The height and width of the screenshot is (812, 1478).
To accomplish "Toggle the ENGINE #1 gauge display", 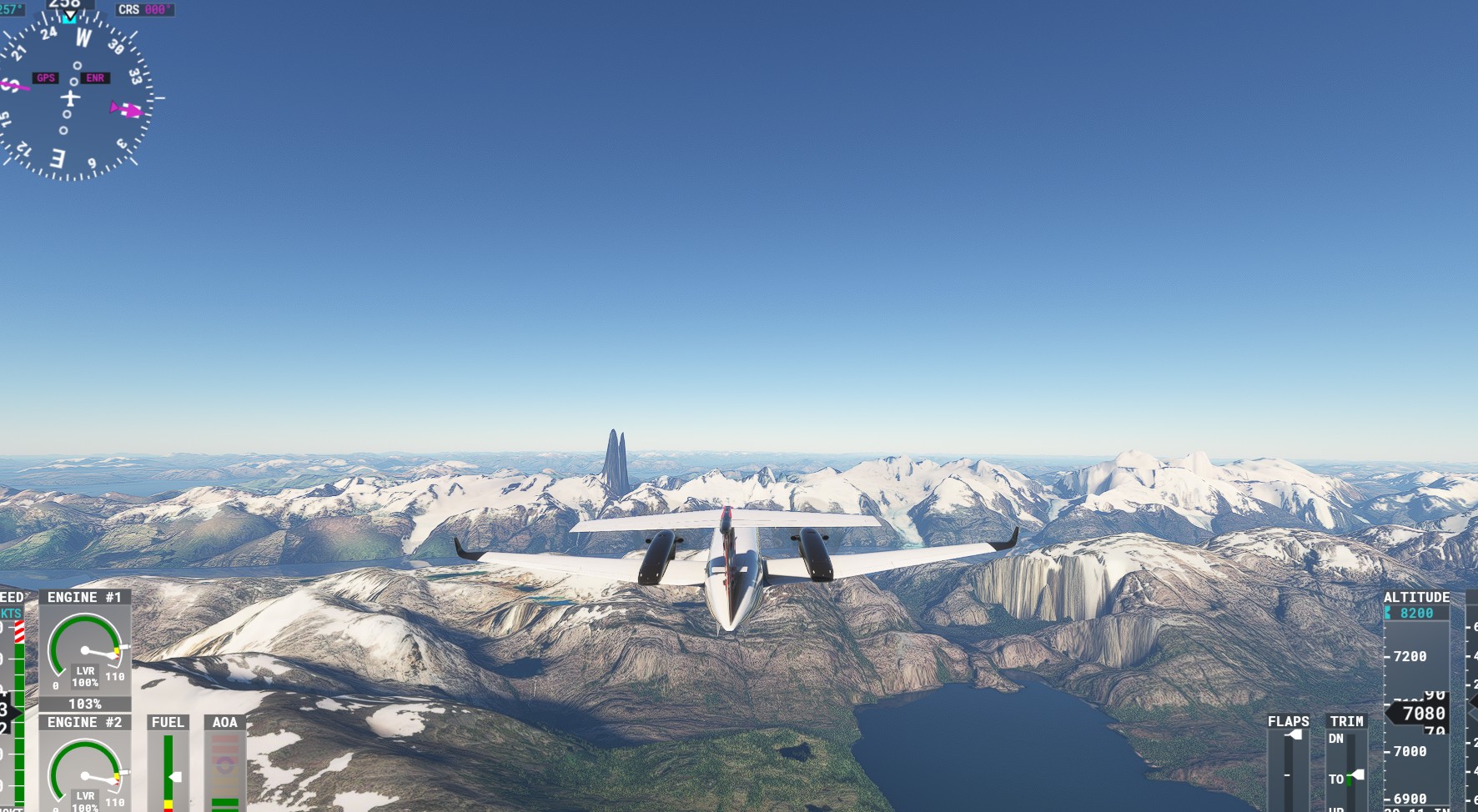I will coord(83,650).
